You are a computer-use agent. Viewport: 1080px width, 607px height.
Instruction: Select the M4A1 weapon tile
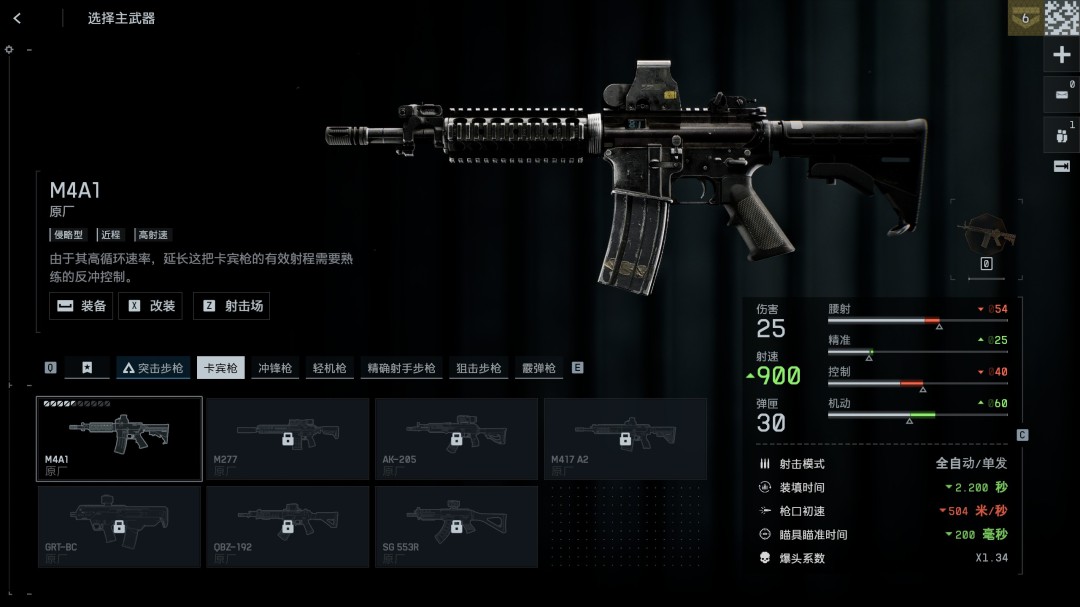[x=119, y=438]
